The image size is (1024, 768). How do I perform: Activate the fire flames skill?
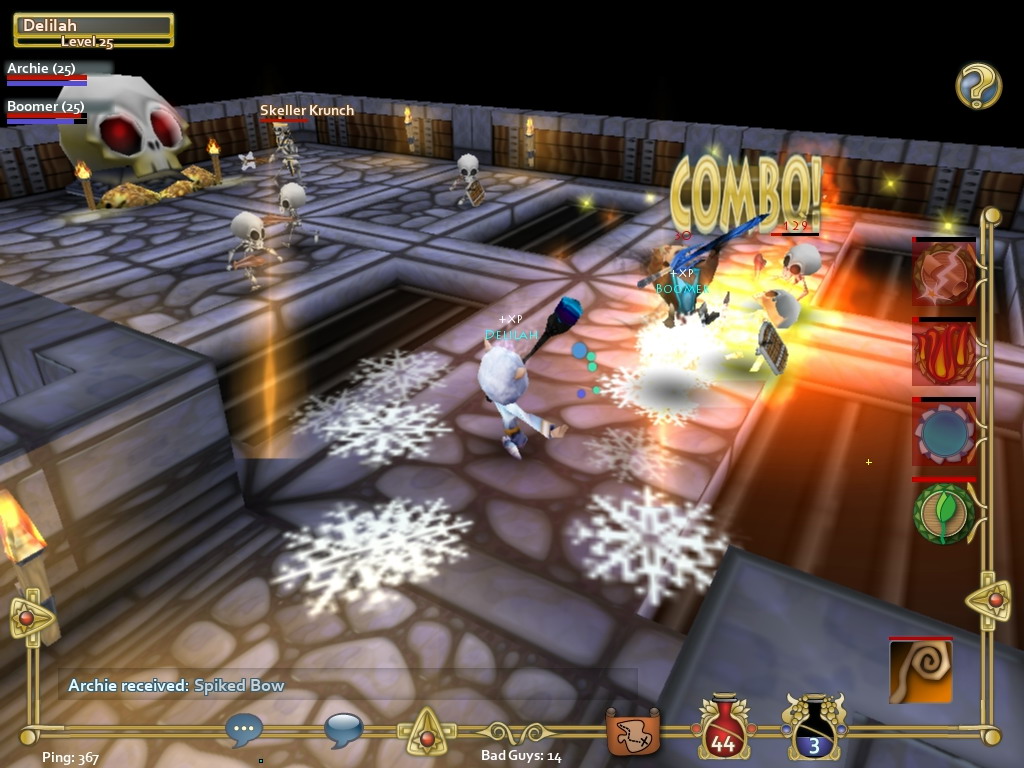tap(943, 353)
